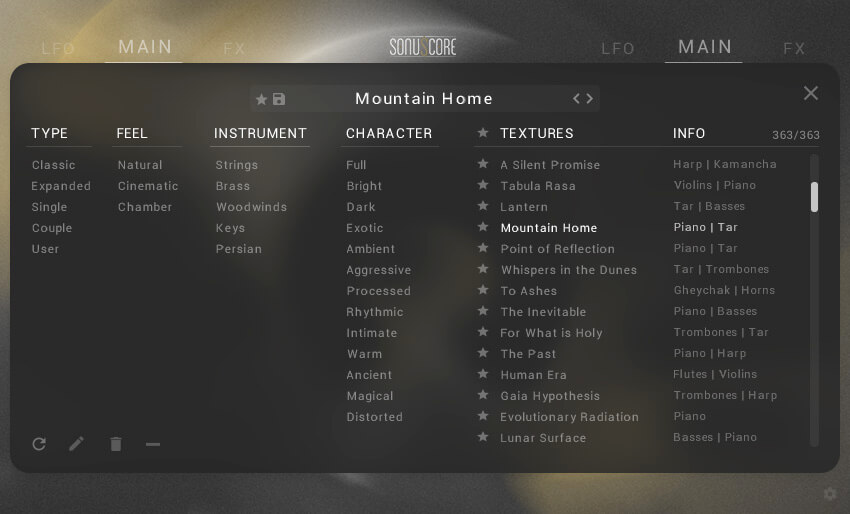
Task: Select the Classic type filter
Action: (53, 165)
